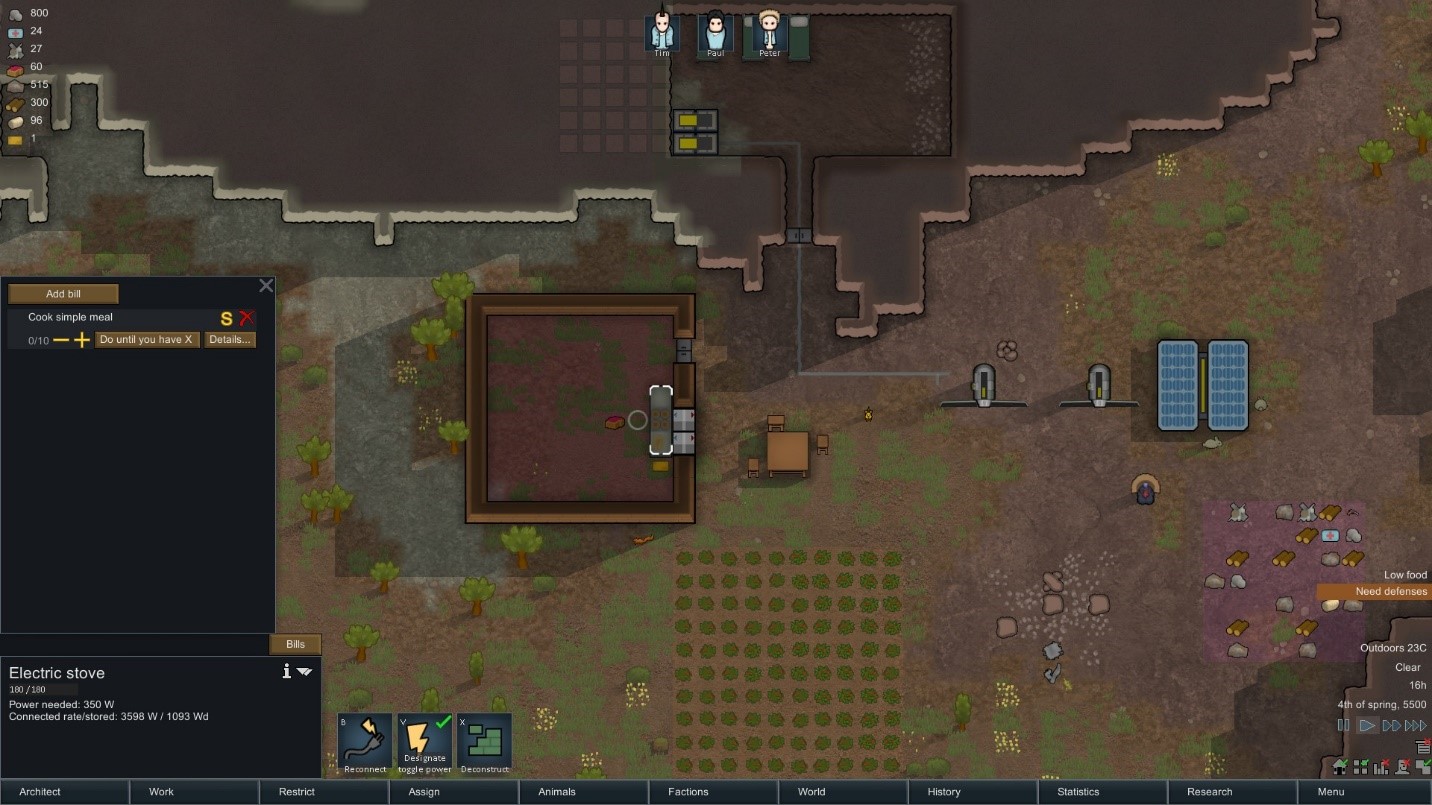Open Details for the cooking bill

coord(230,340)
